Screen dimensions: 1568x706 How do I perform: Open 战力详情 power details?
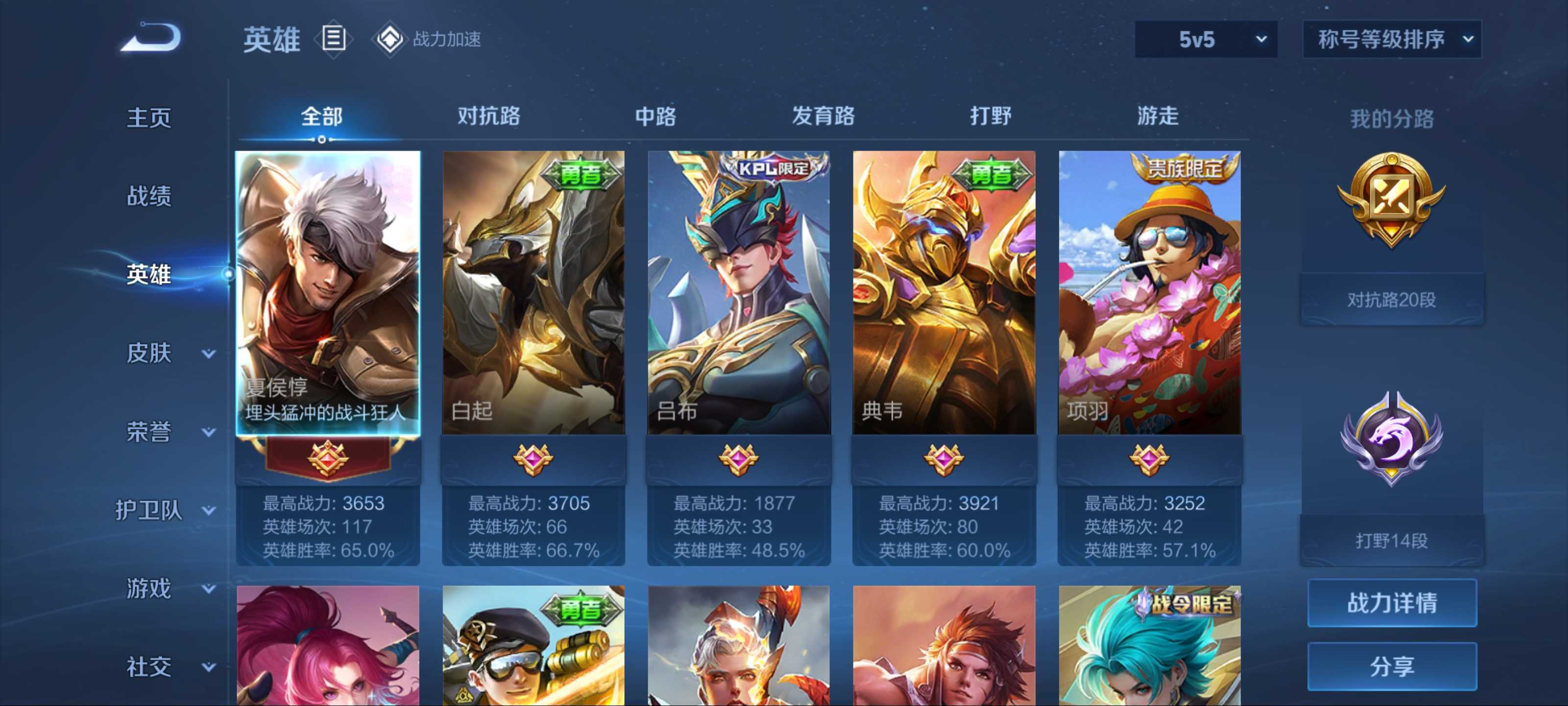[1392, 603]
